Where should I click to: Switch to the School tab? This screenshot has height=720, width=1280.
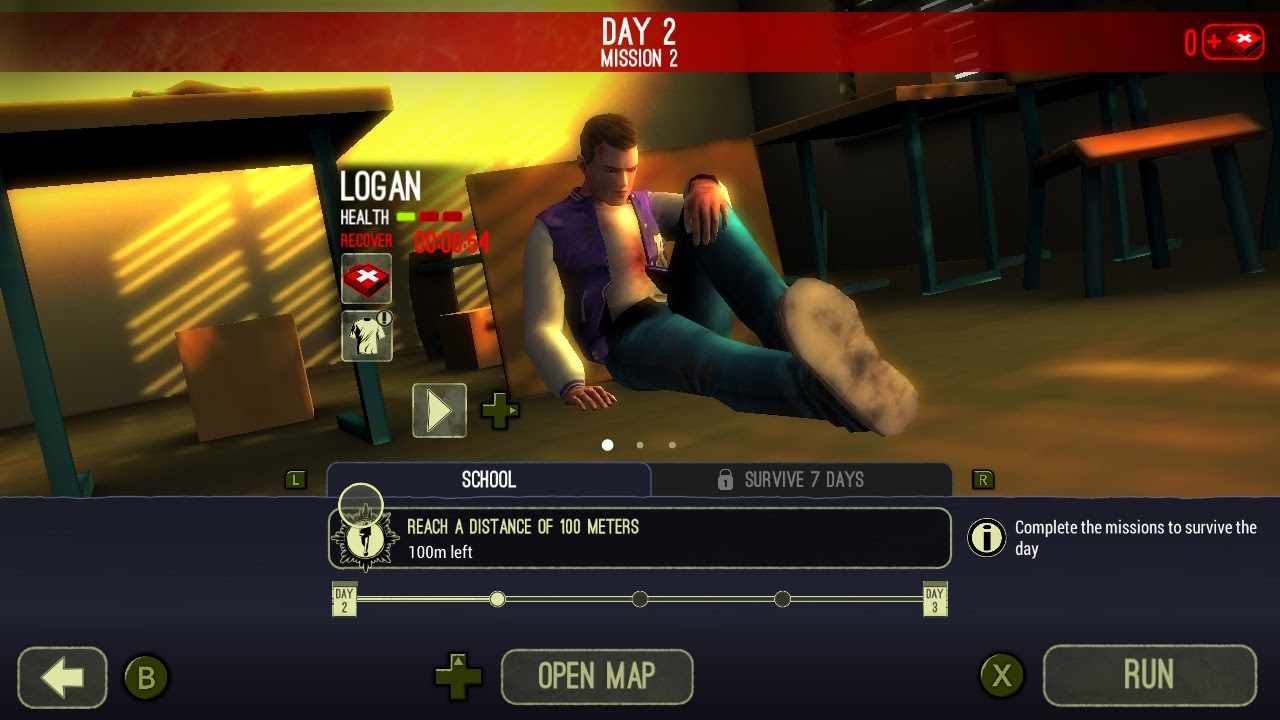pos(489,480)
